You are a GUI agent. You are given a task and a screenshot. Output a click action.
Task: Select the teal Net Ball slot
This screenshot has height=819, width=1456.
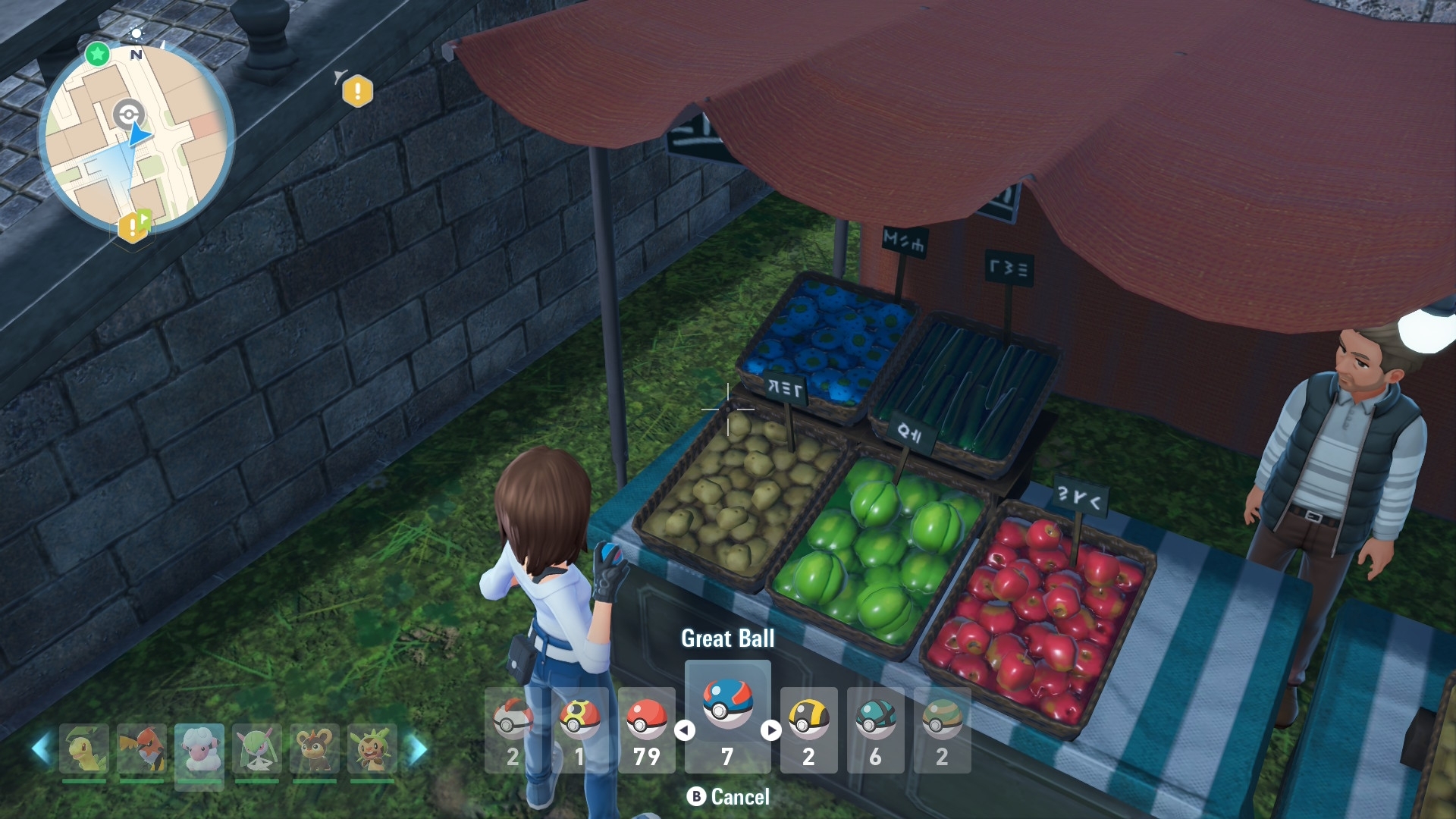pos(875,730)
